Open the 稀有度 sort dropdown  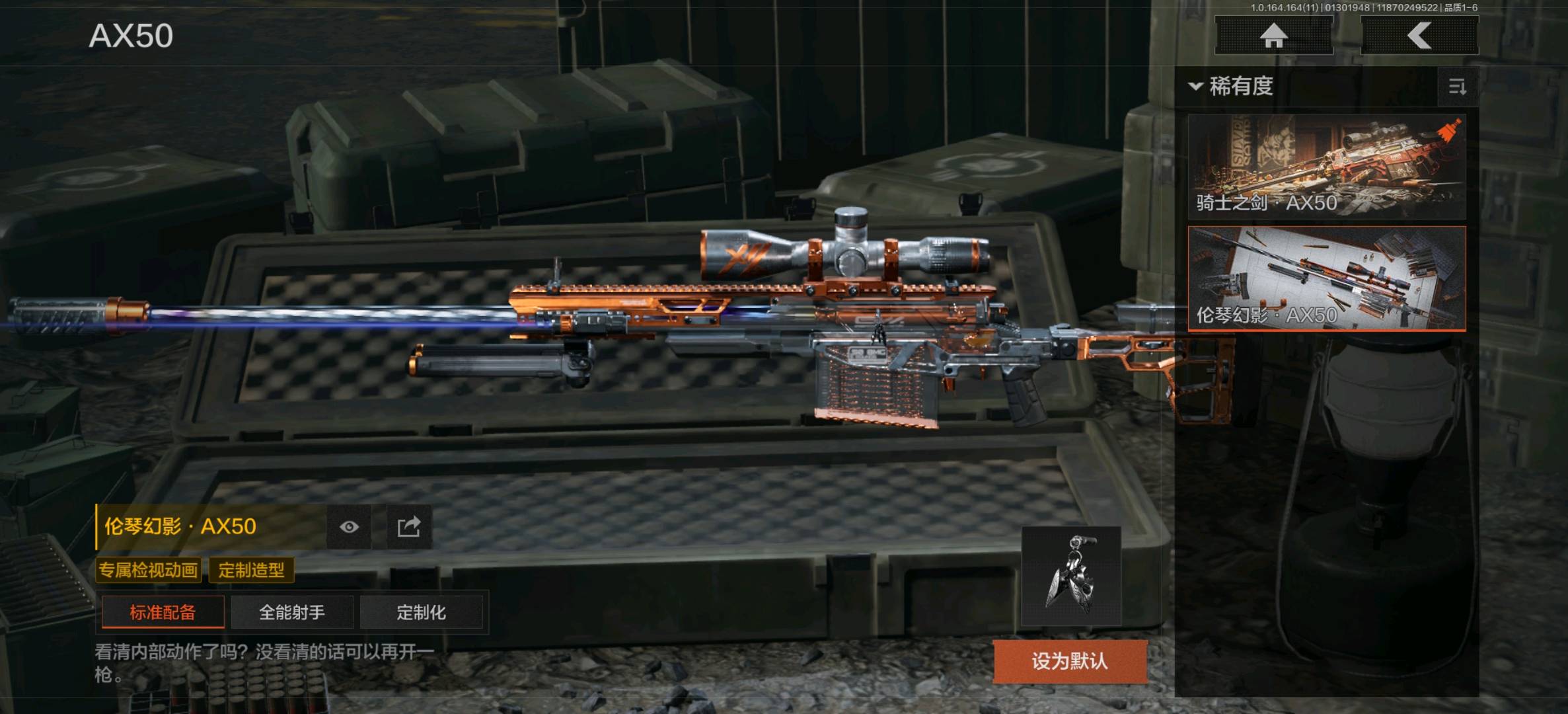pos(1232,86)
